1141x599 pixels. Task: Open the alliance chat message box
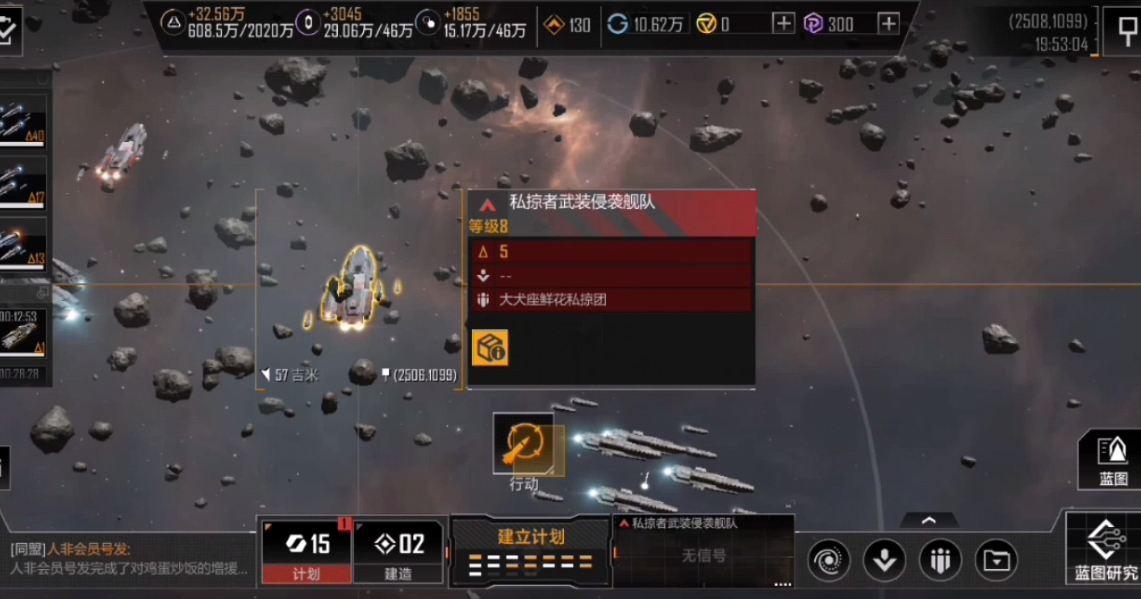[128, 559]
